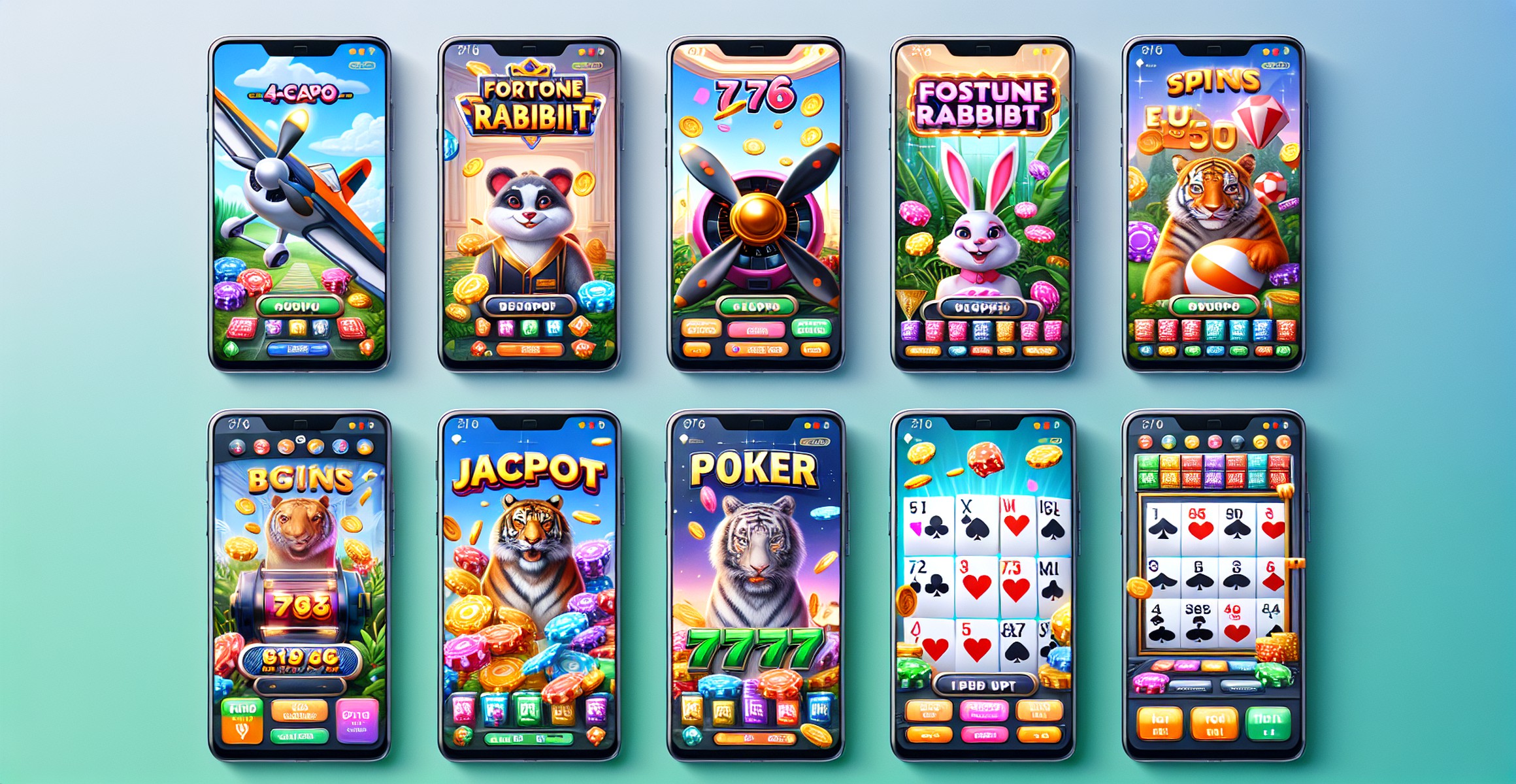Tap the green button below the orange airplane
Viewport: 1516px width, 784px height.
pos(299,305)
